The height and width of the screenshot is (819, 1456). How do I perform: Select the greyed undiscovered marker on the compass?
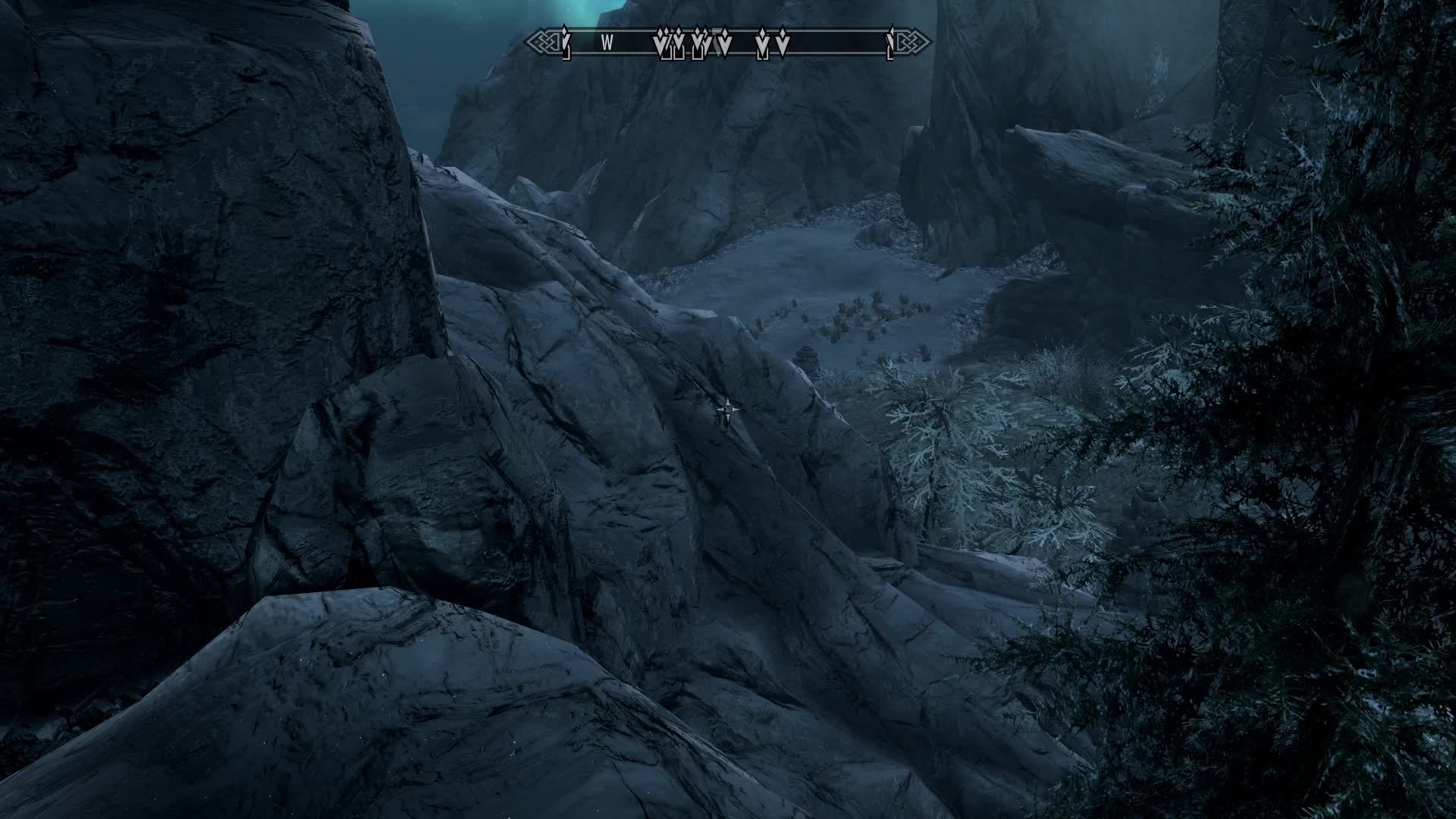pyautogui.click(x=716, y=42)
